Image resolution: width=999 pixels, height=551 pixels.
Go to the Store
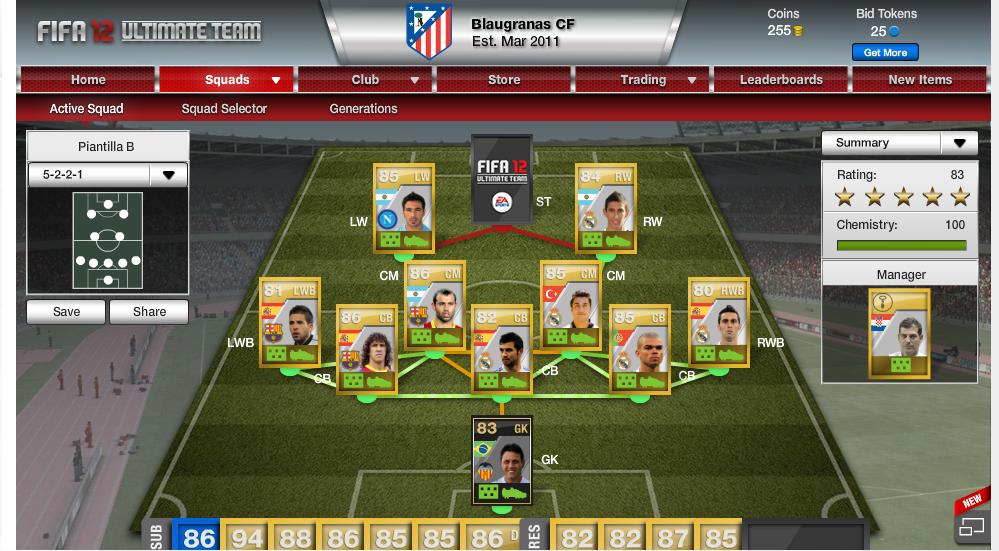[504, 80]
